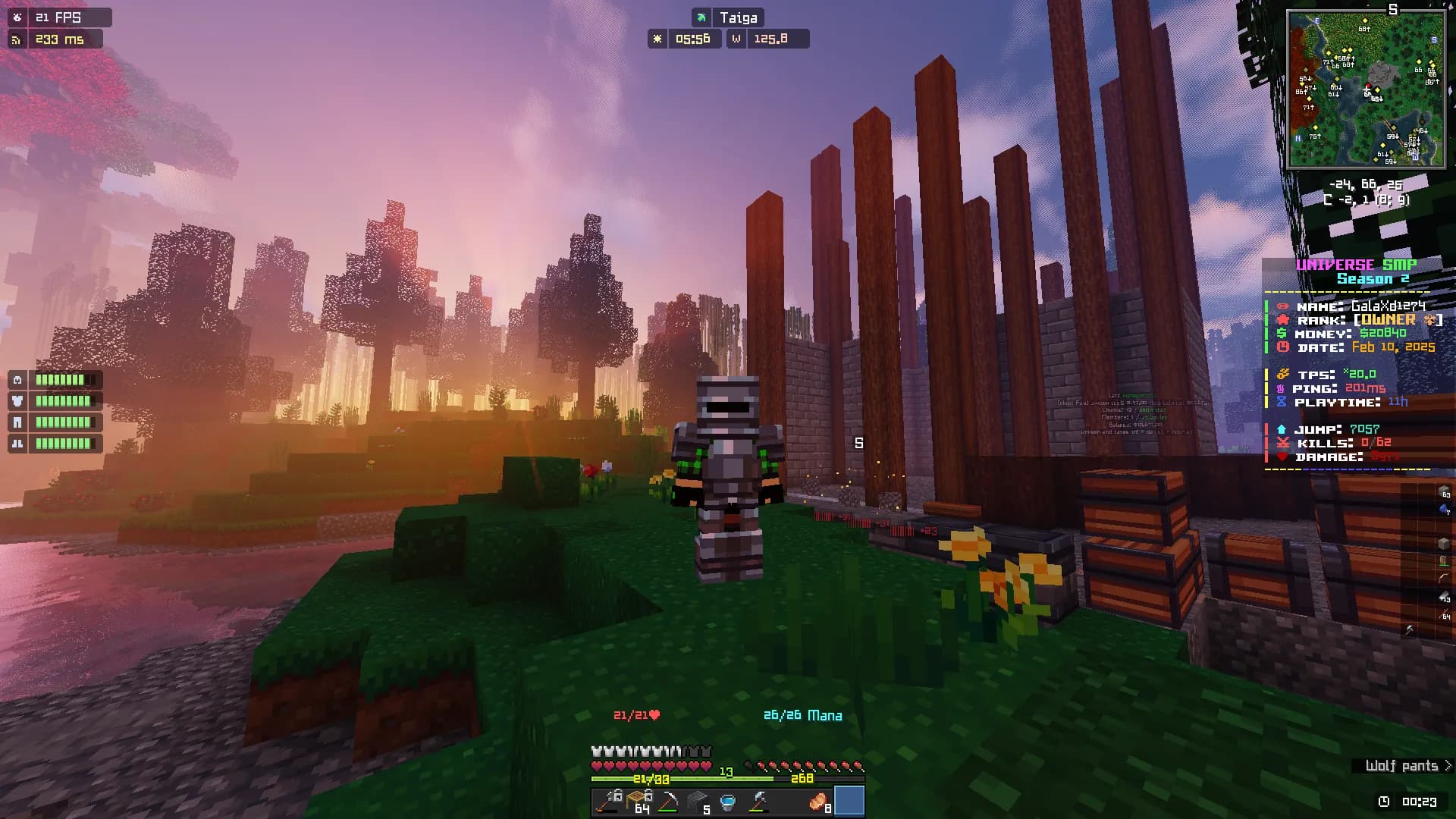This screenshot has width=1456, height=819.
Task: Select the pickaxe with the green durability bar
Action: coord(668,801)
